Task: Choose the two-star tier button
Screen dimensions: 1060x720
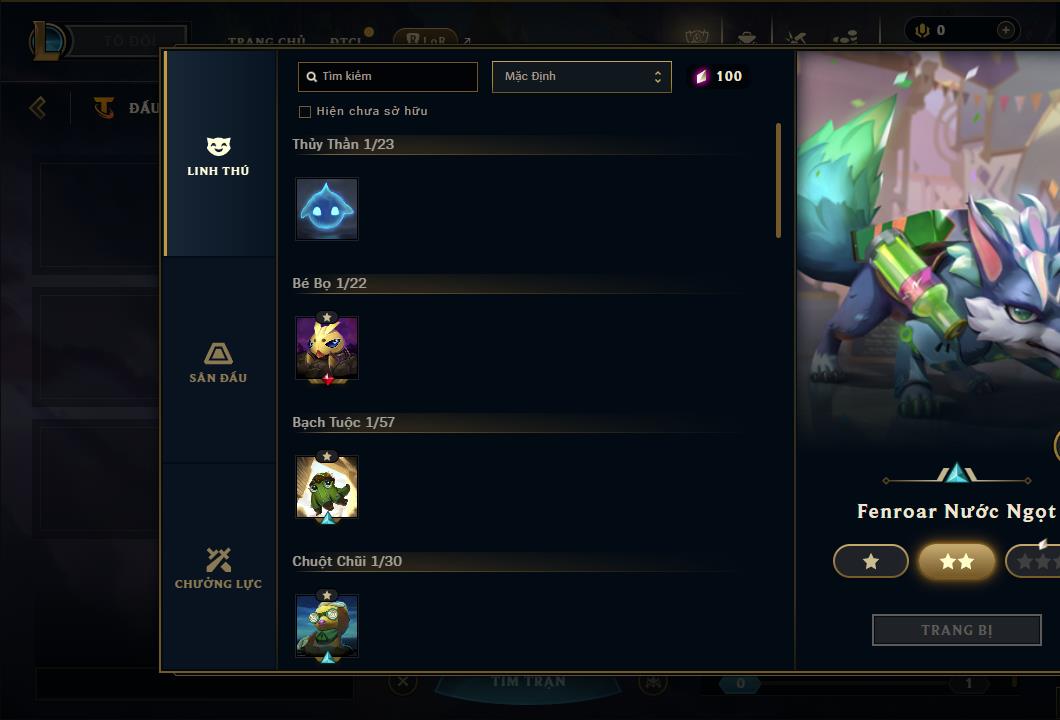Action: coord(956,561)
